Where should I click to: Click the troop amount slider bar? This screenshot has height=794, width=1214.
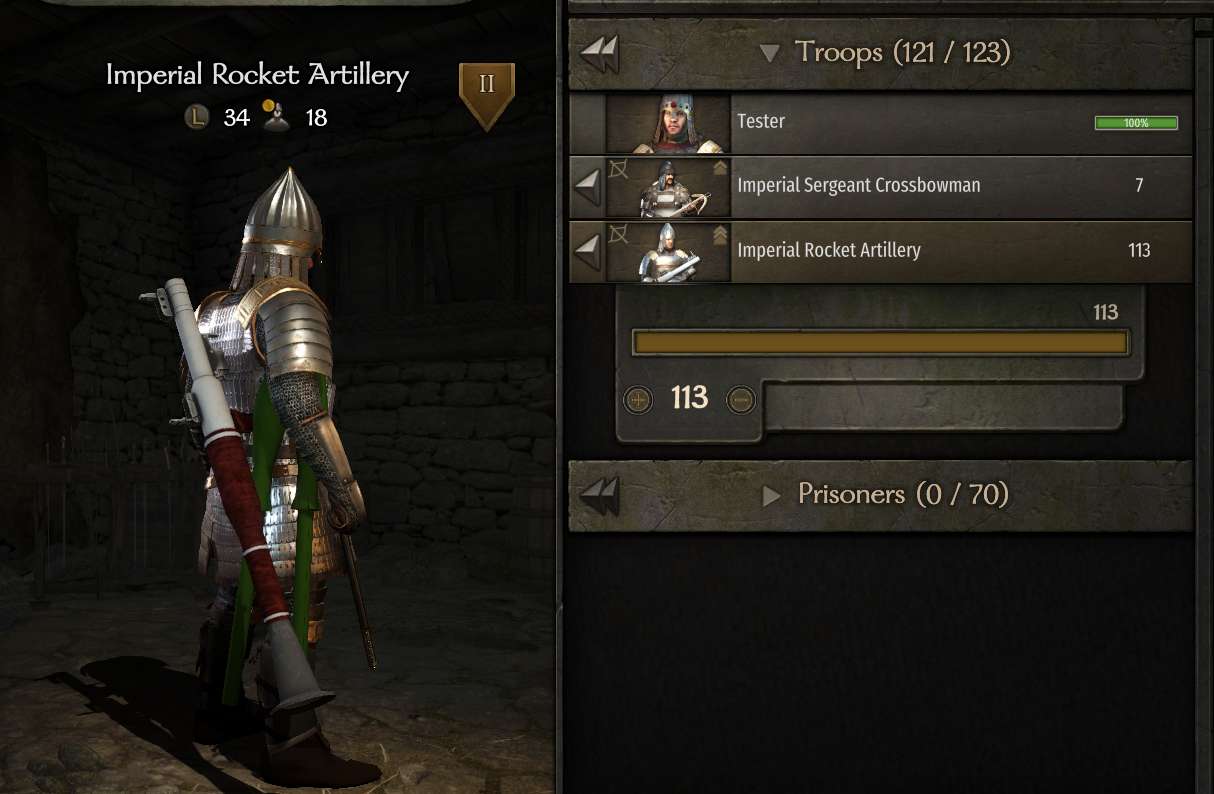tap(880, 343)
